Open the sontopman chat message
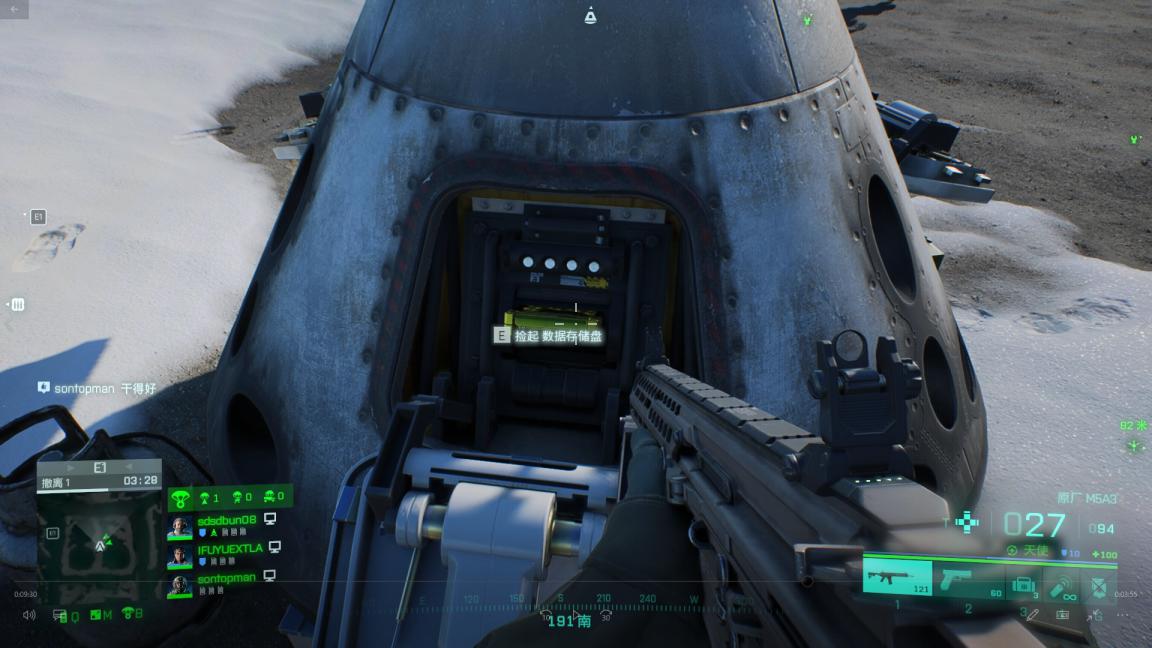Viewport: 1152px width, 648px height. [97, 387]
